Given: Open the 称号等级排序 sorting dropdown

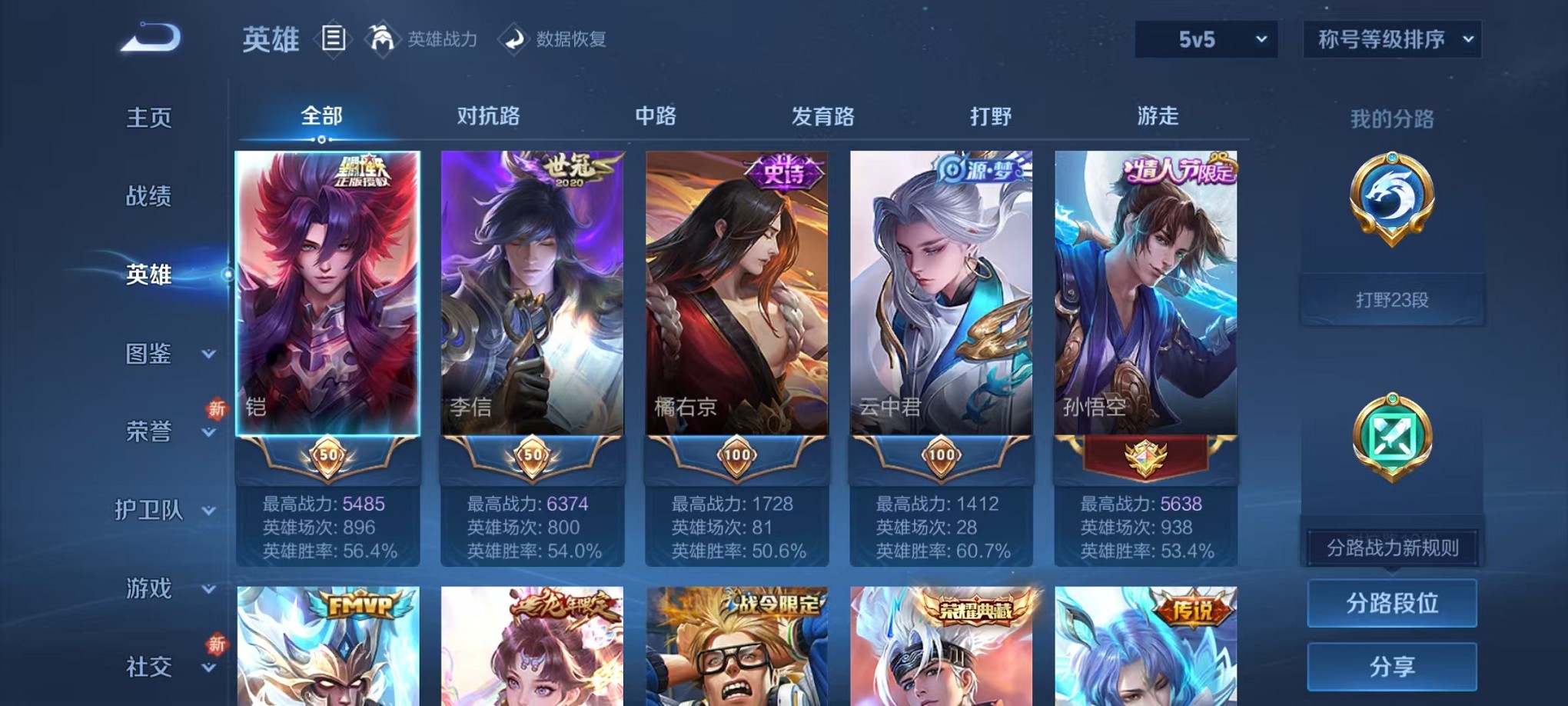Looking at the screenshot, I should click(x=1392, y=38).
